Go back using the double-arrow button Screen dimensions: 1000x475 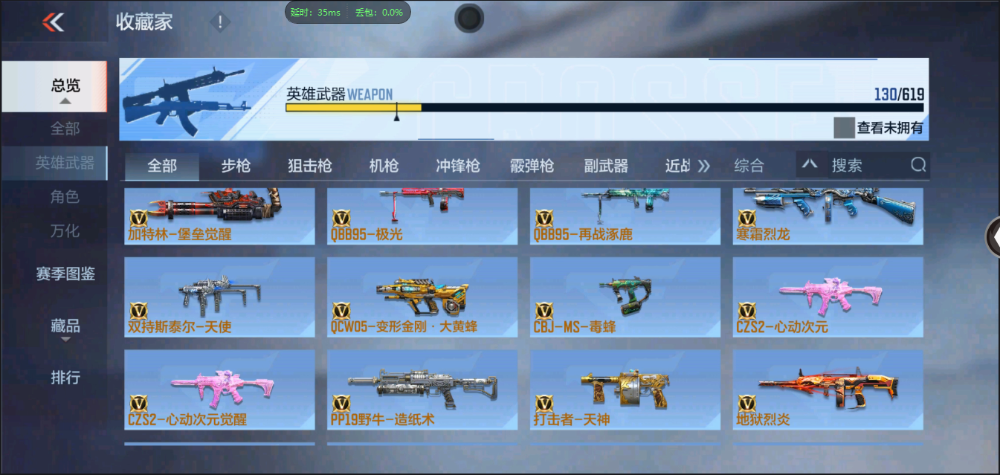click(x=53, y=22)
